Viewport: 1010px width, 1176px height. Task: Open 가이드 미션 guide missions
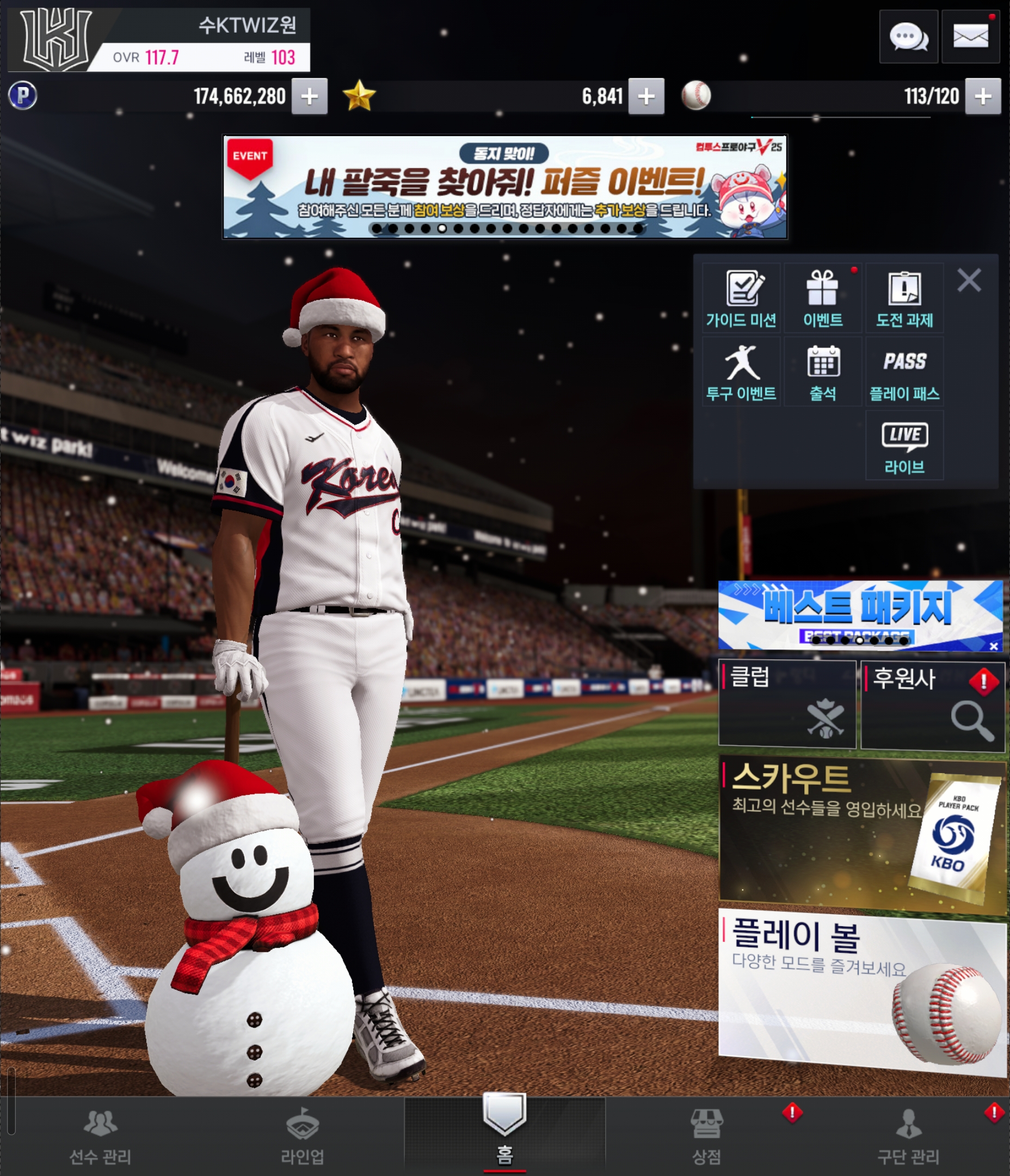pos(741,298)
